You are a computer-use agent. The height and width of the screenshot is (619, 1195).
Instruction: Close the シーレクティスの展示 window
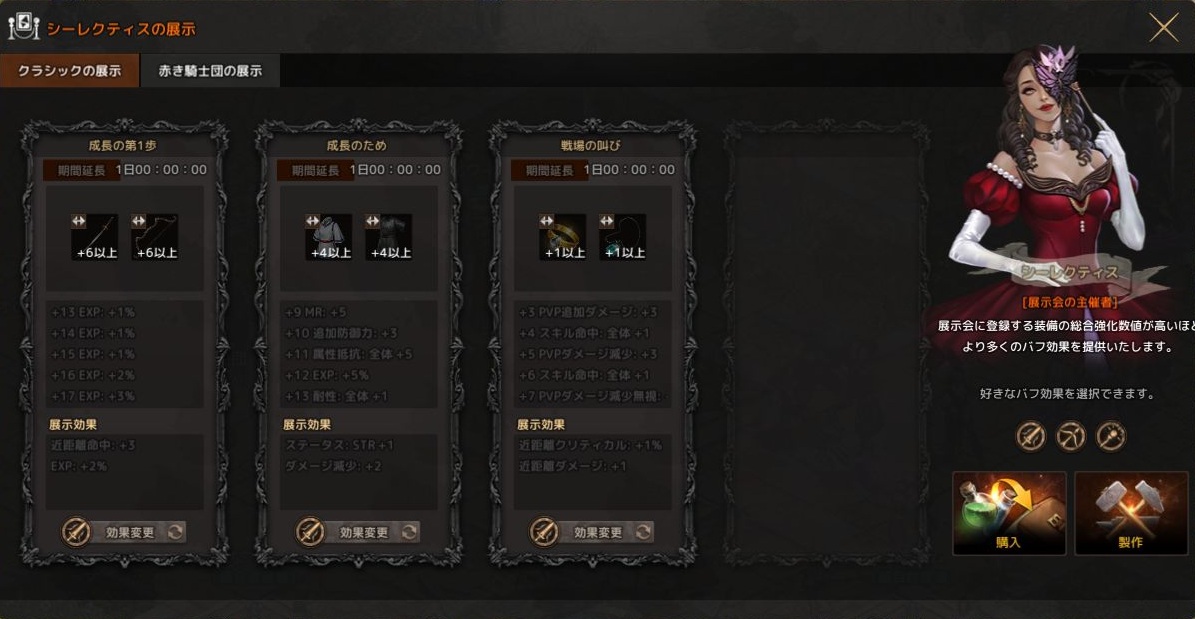click(1163, 27)
